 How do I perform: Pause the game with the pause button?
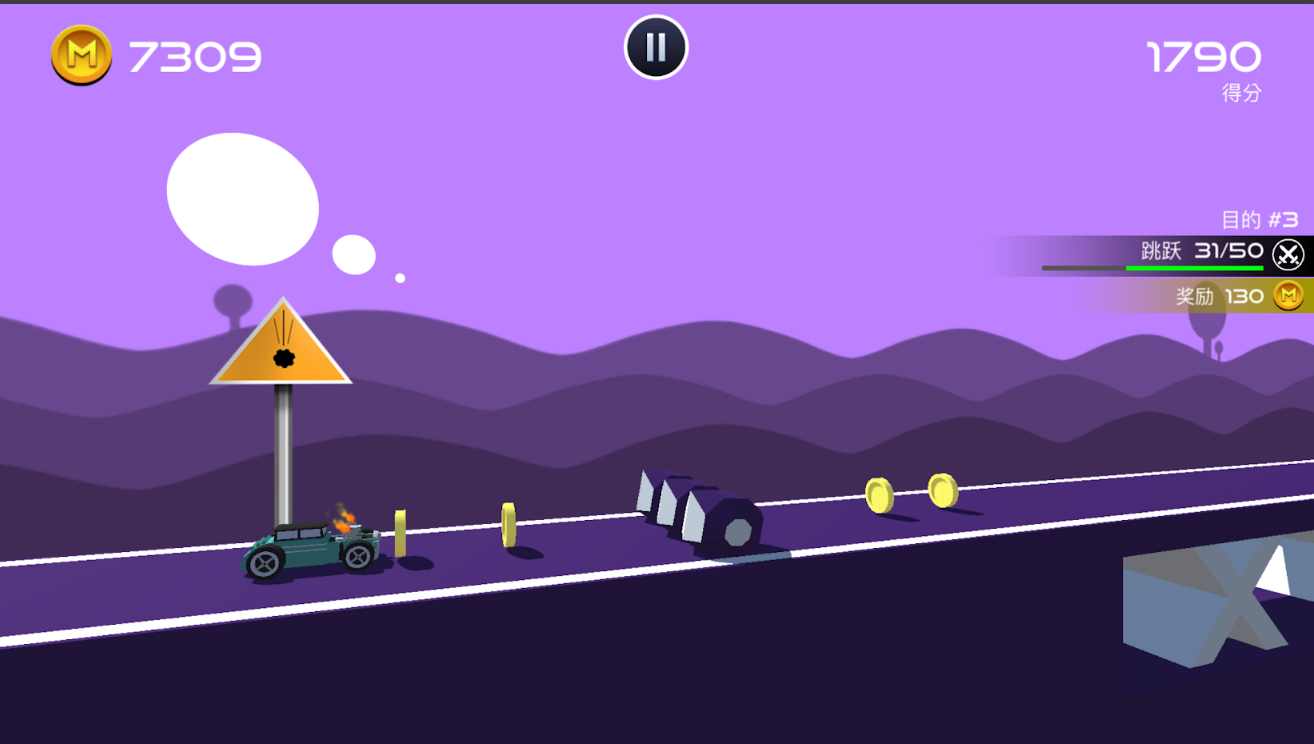tap(656, 47)
